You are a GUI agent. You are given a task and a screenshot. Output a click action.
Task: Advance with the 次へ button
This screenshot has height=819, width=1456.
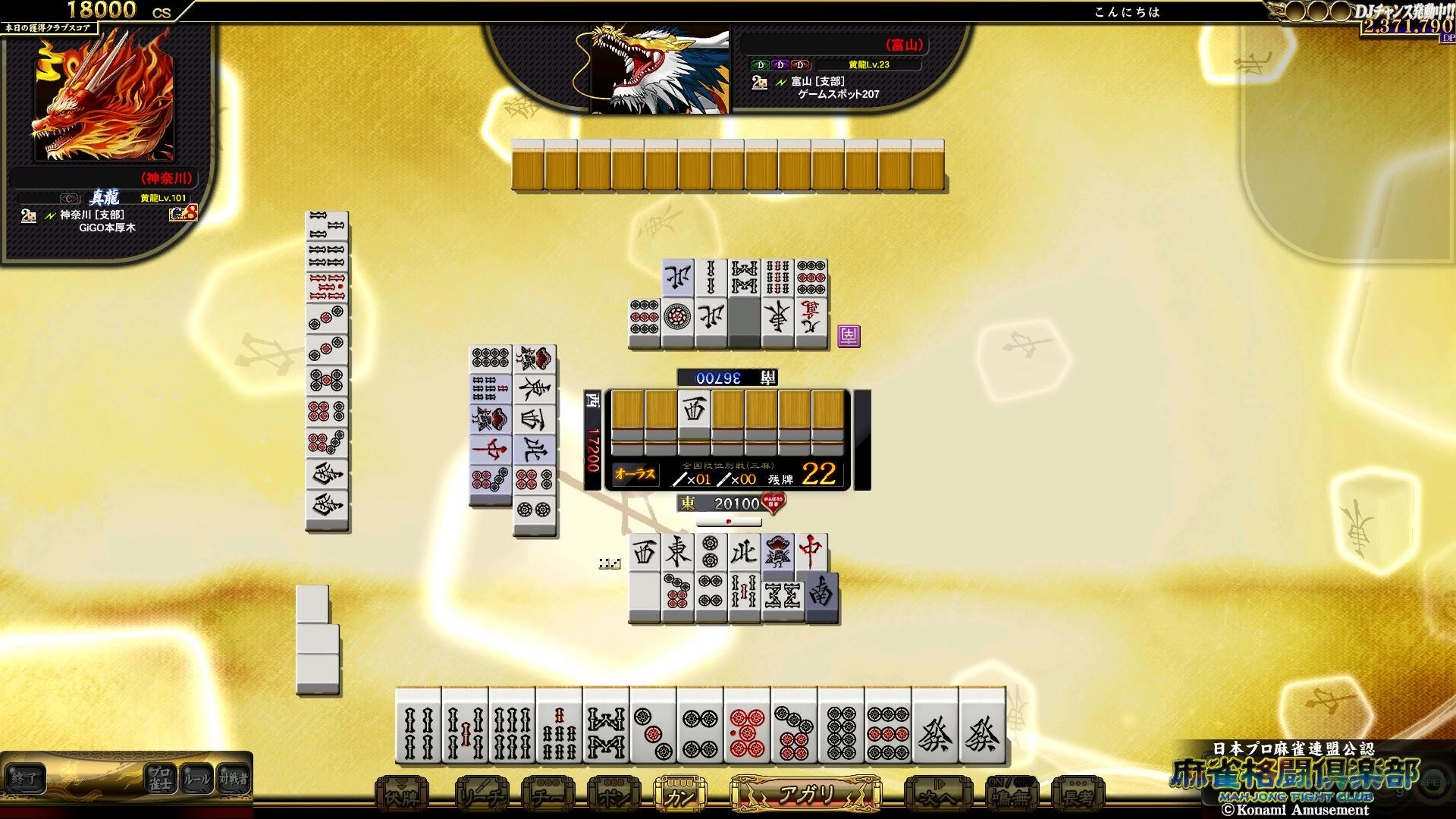pyautogui.click(x=938, y=795)
